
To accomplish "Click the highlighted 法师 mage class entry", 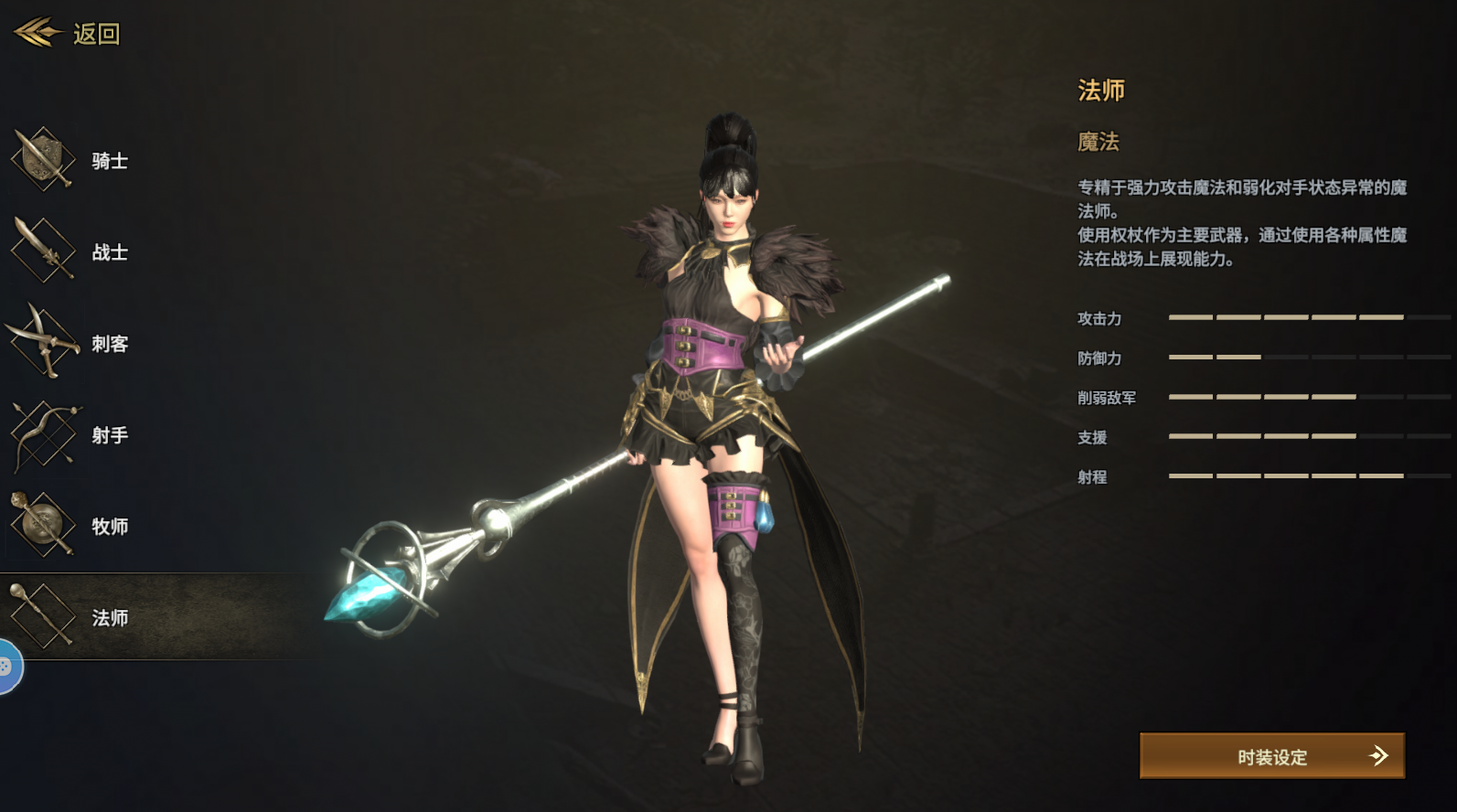I will click(x=110, y=617).
